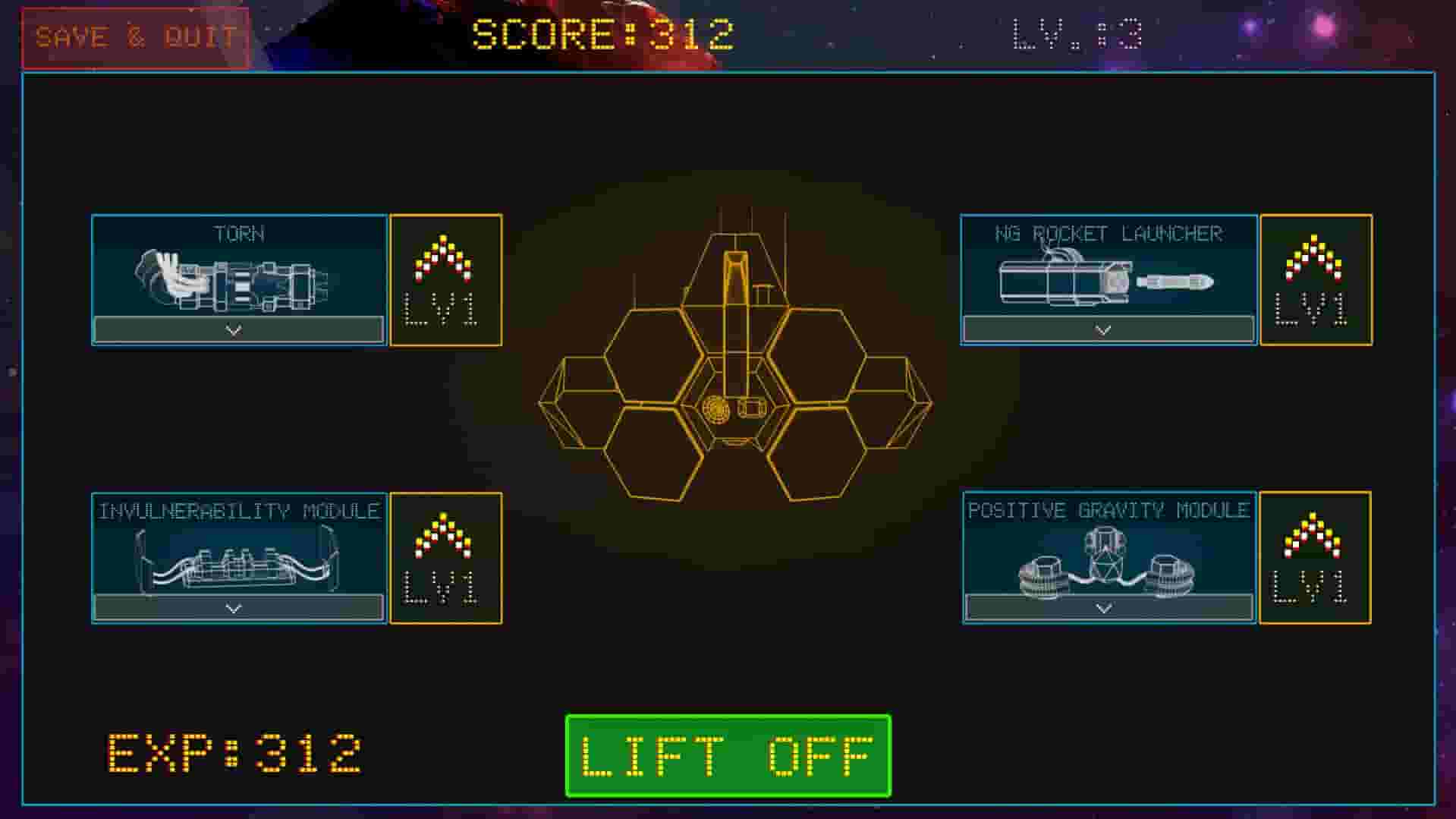Viewport: 1456px width, 819px height.
Task: Upgrade Positive Gravity Module via its arrow icon
Action: pyautogui.click(x=1315, y=558)
